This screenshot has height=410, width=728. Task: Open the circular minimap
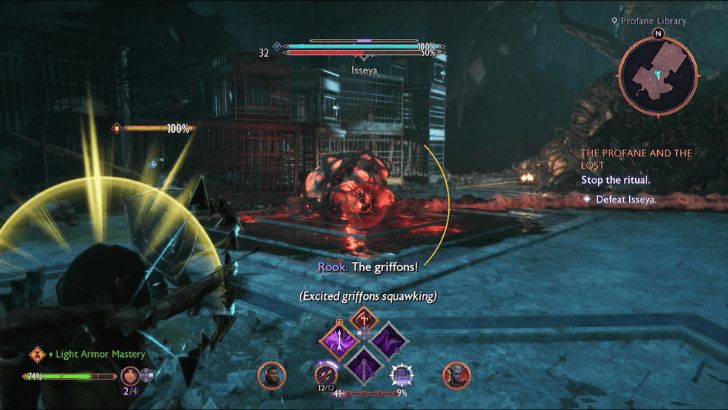pos(658,76)
